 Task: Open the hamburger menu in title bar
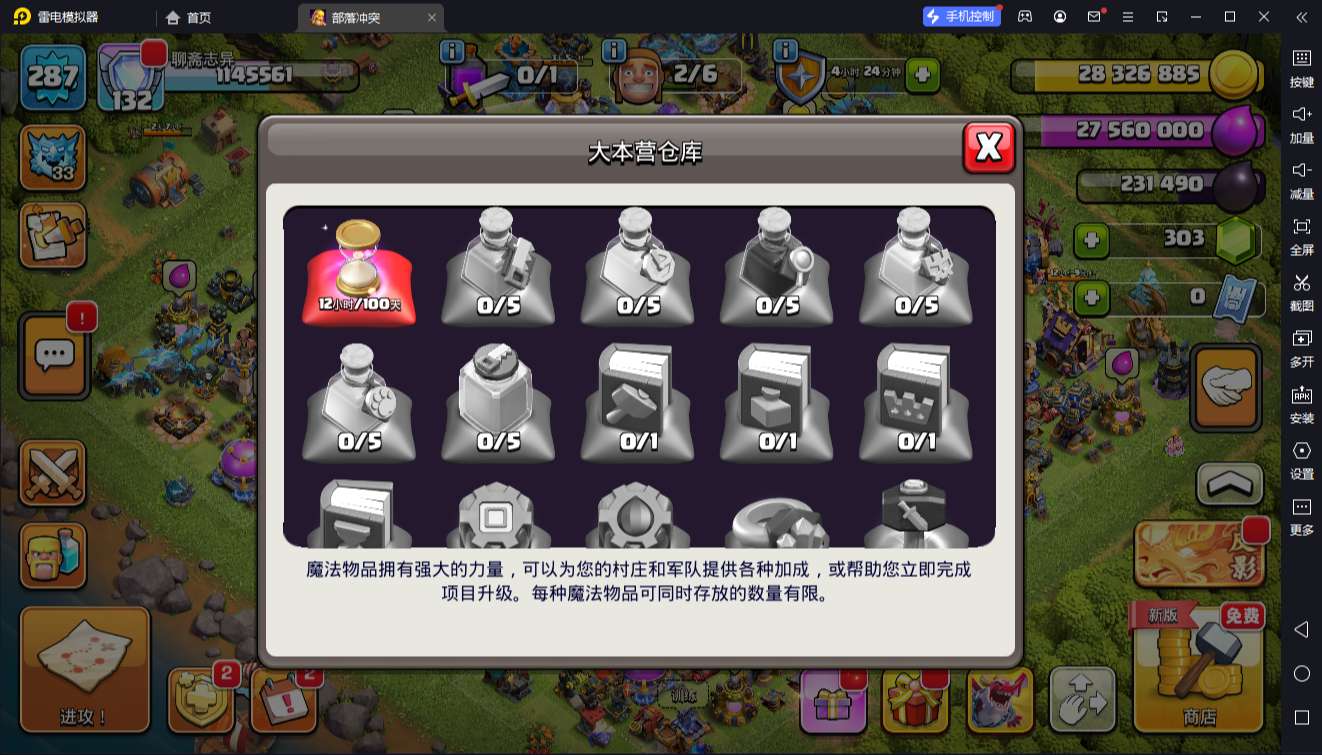click(x=1126, y=16)
